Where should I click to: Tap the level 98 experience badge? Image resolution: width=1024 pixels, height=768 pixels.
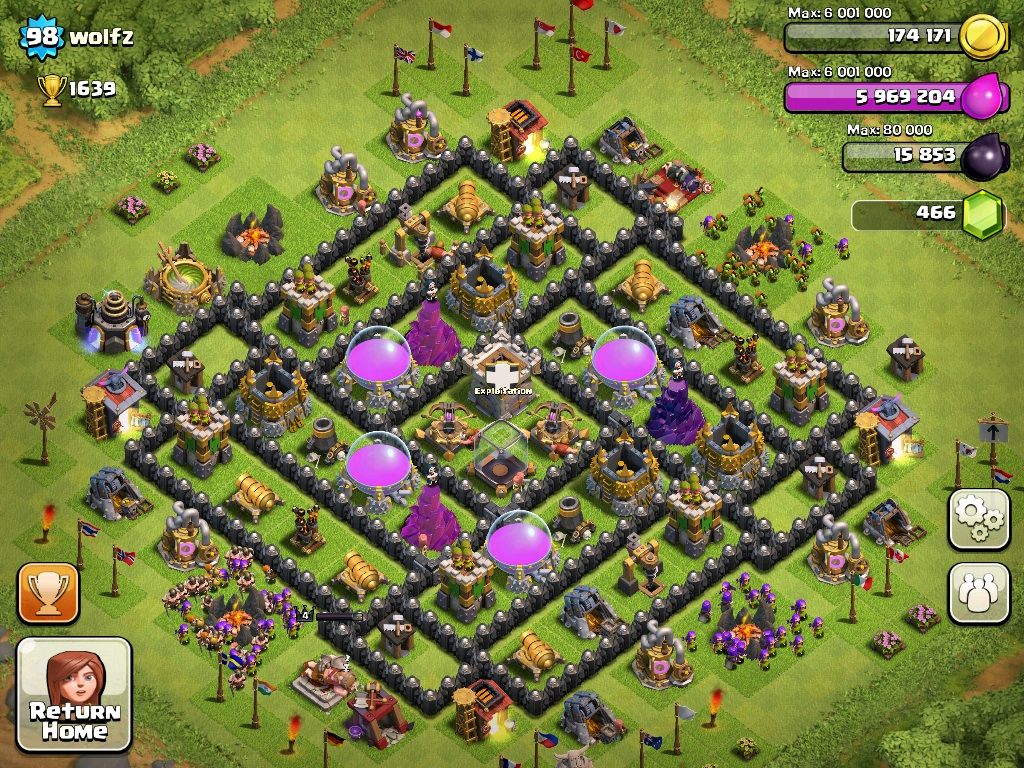tap(42, 38)
